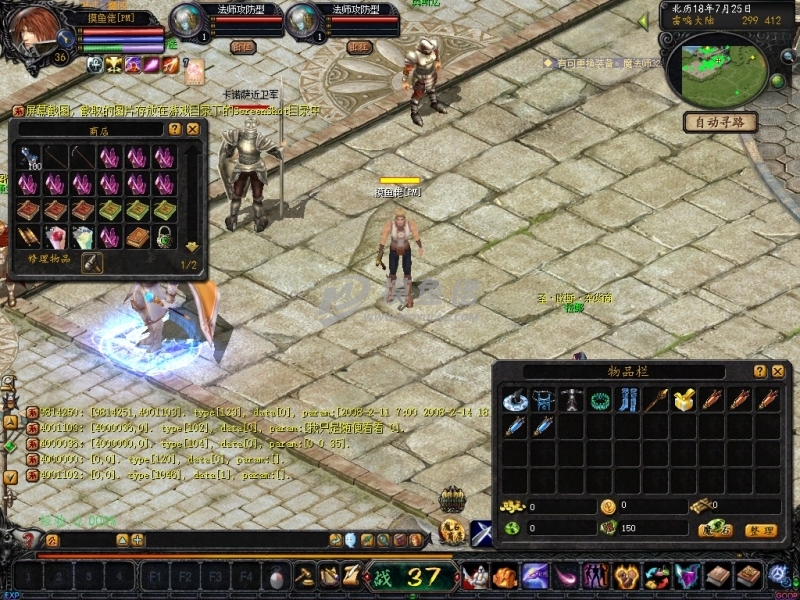The width and height of the screenshot is (800, 600).
Task: Click the 魔石 button in inventory
Action: click(x=717, y=530)
